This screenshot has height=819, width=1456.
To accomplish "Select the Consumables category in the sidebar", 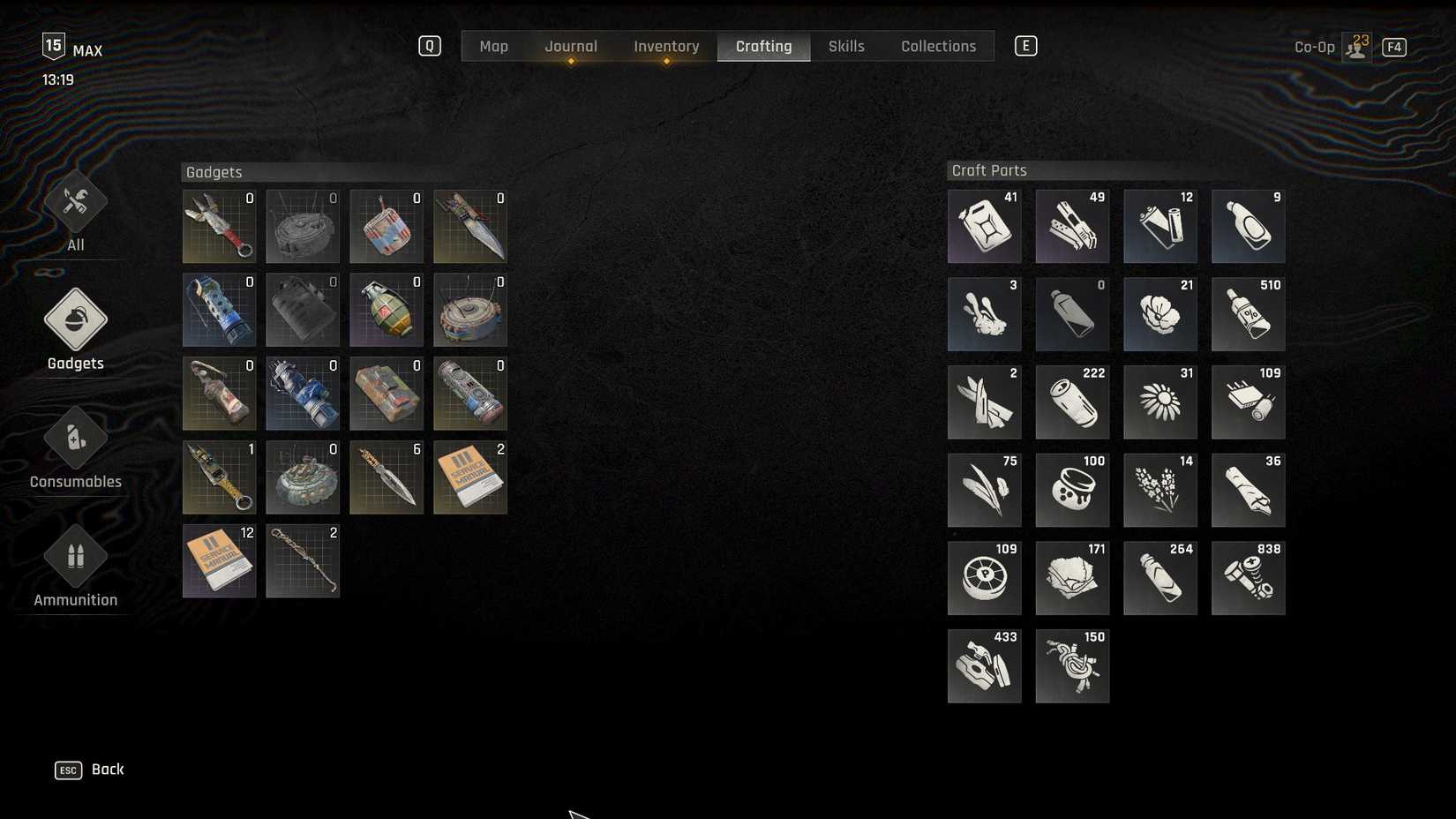I will pyautogui.click(x=75, y=450).
